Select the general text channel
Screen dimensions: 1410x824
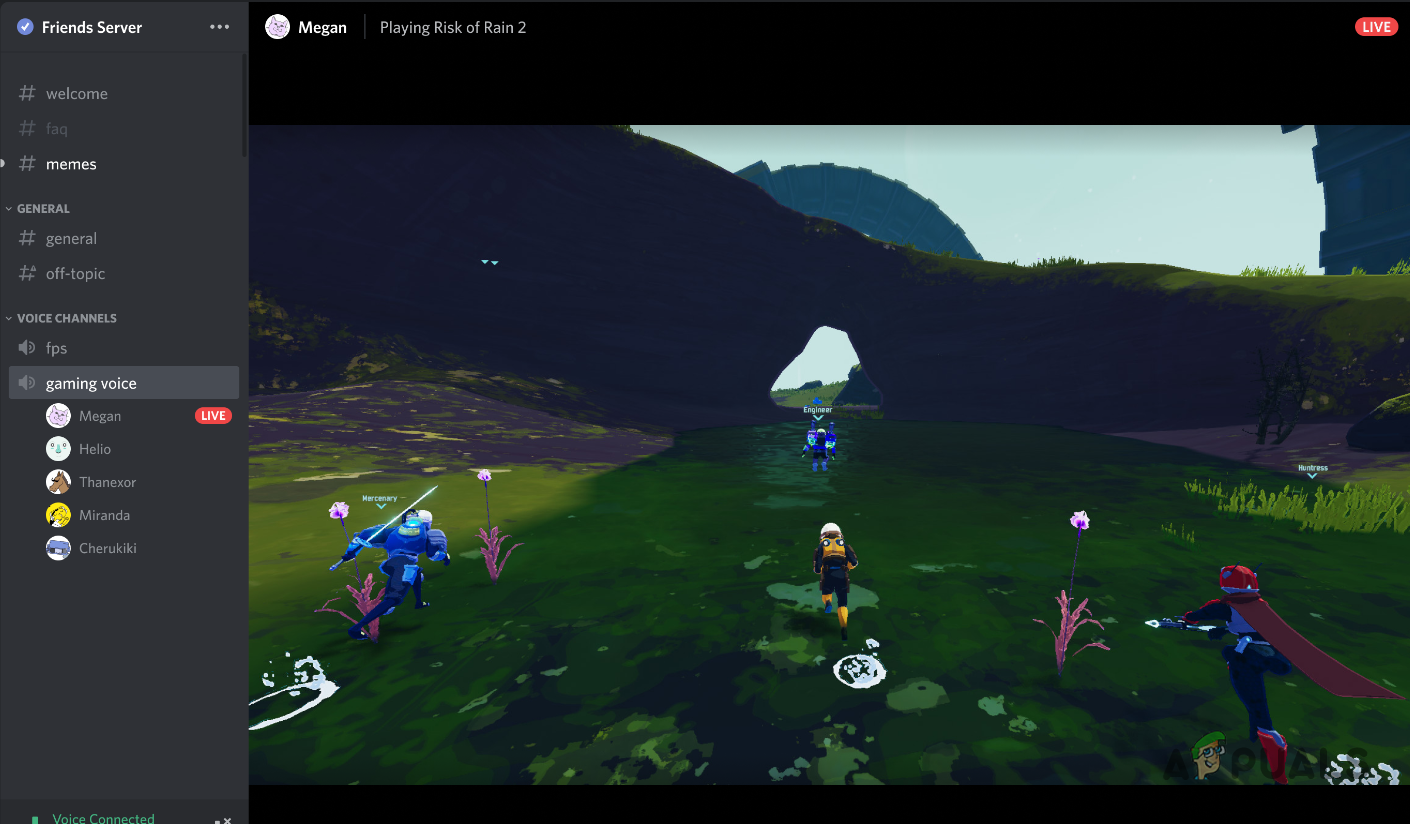tap(71, 239)
